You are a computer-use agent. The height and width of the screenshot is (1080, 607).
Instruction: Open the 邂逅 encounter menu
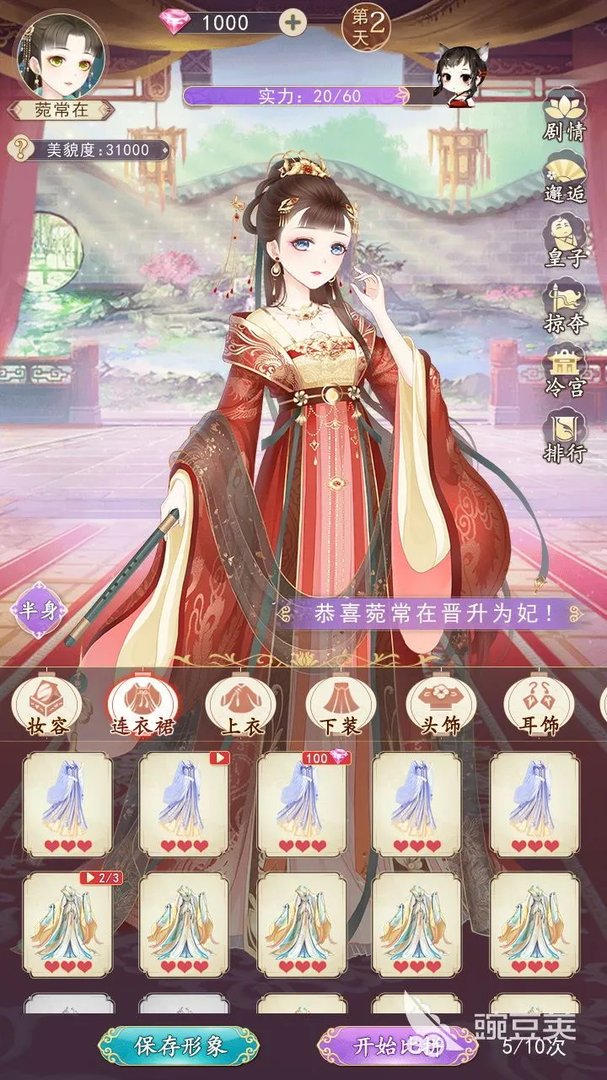(x=565, y=176)
